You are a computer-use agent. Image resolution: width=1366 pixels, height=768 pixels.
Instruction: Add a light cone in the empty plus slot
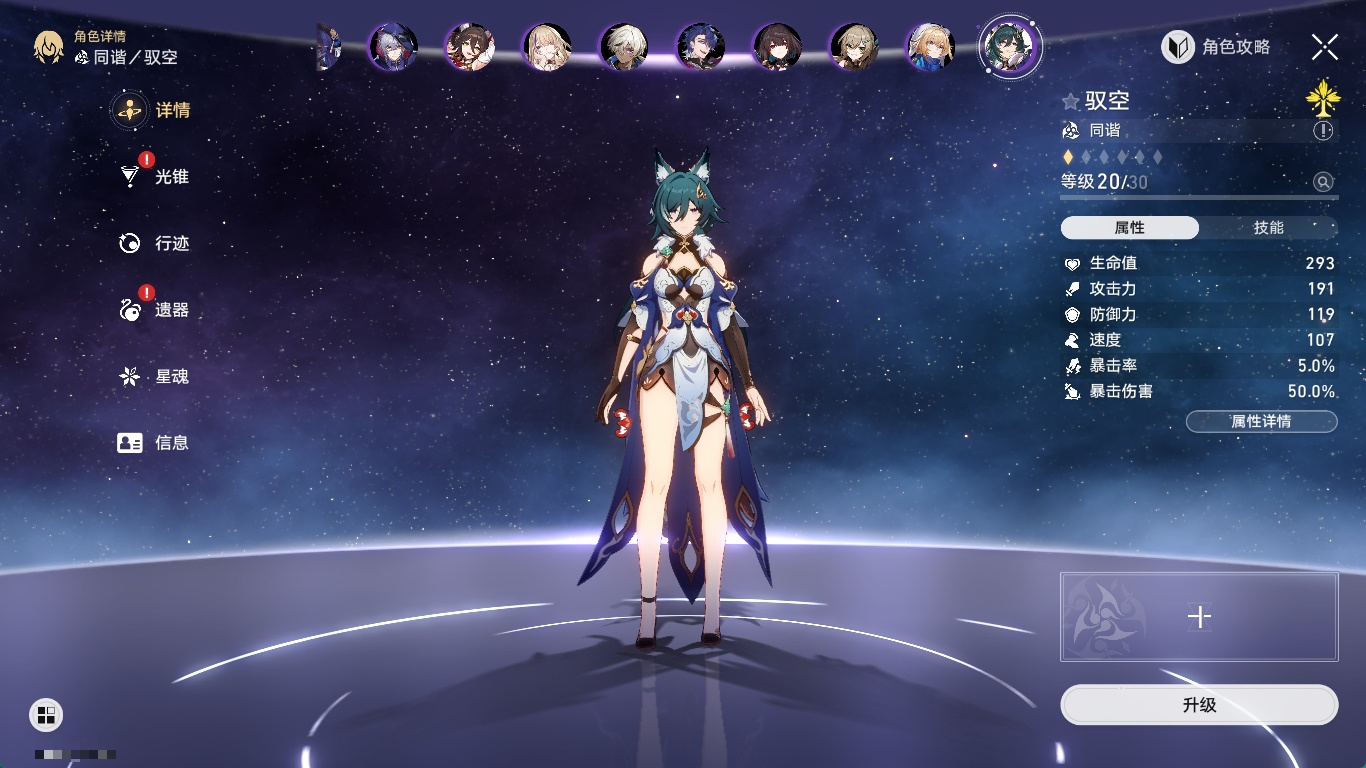point(1199,617)
